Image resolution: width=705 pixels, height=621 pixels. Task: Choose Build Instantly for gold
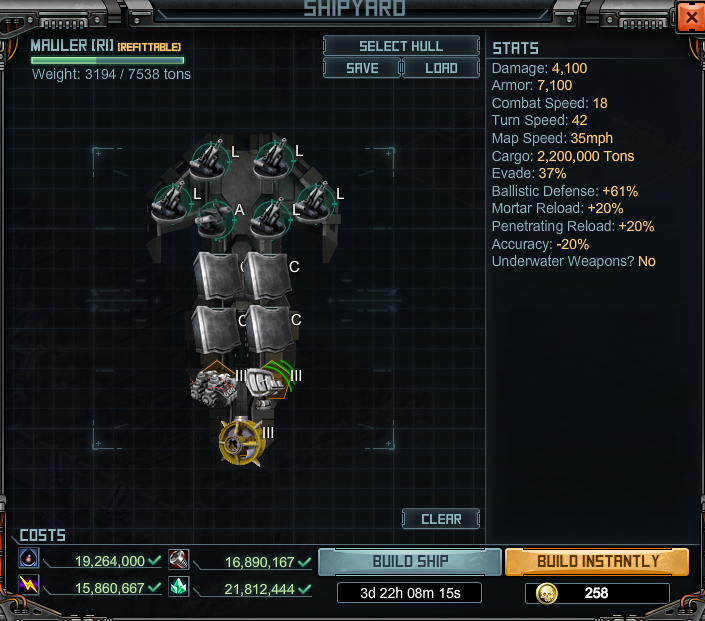click(597, 561)
